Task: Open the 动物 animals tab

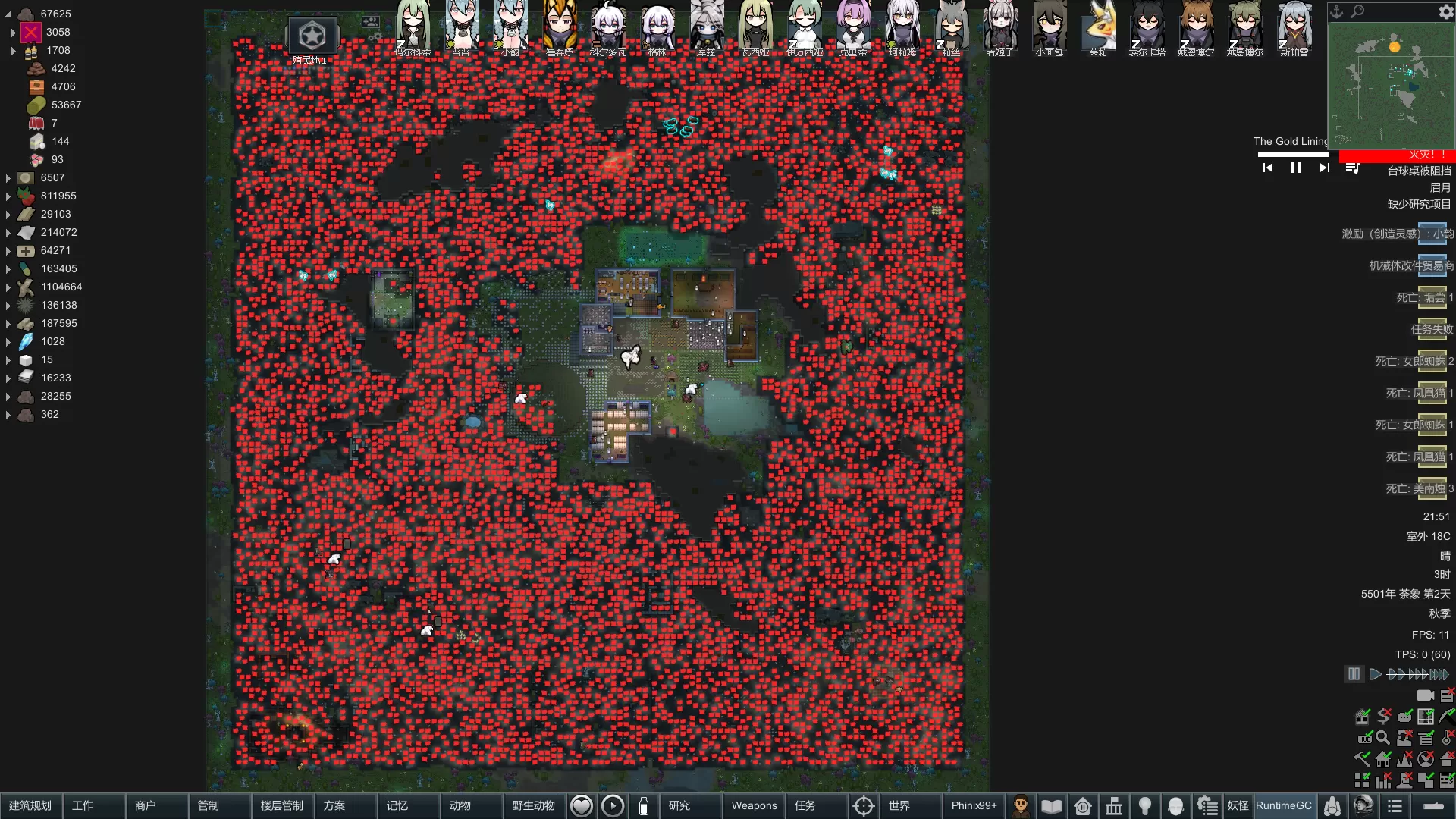Action: (460, 805)
